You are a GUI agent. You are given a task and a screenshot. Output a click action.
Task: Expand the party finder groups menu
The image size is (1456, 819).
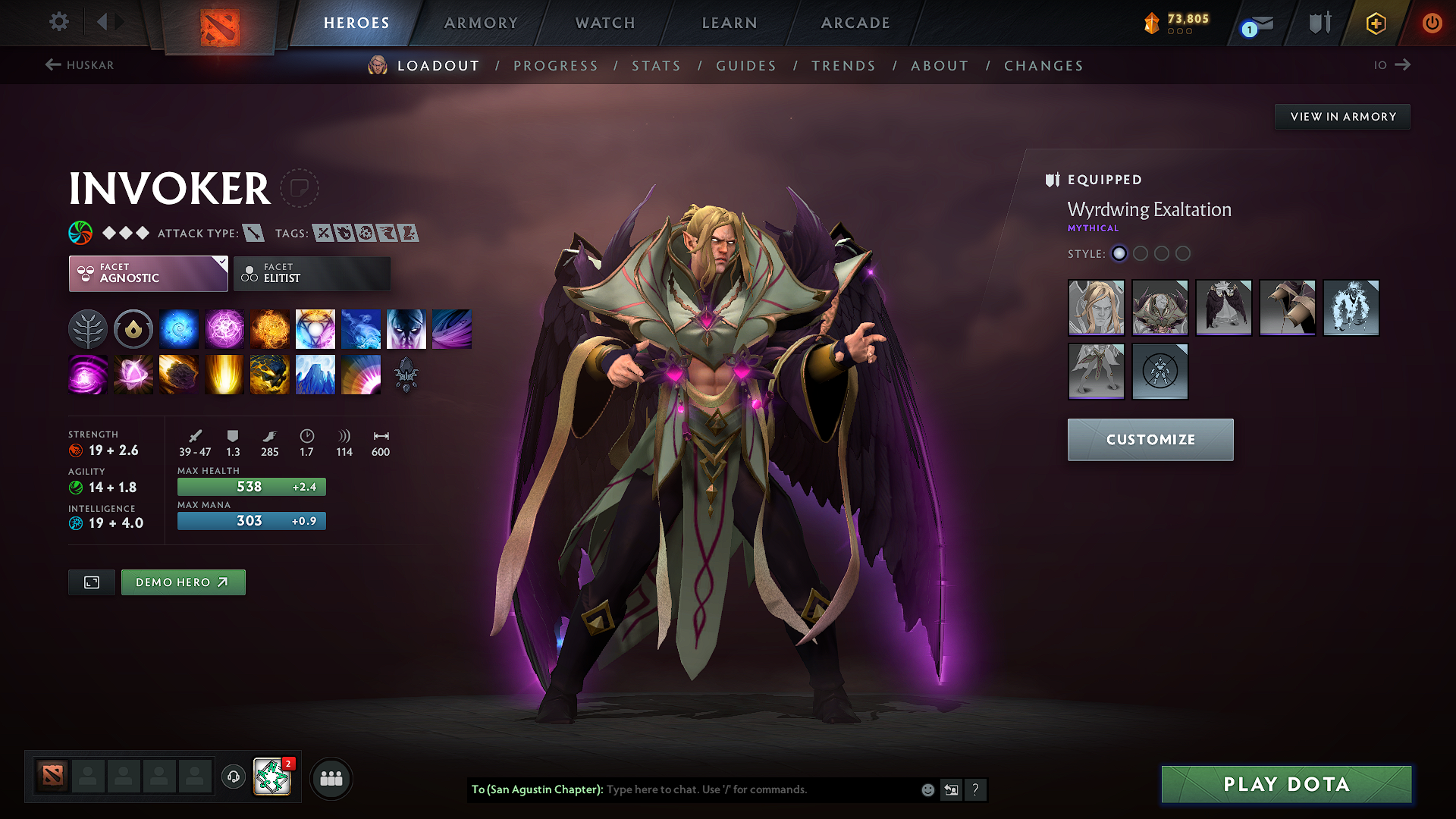coord(331,778)
